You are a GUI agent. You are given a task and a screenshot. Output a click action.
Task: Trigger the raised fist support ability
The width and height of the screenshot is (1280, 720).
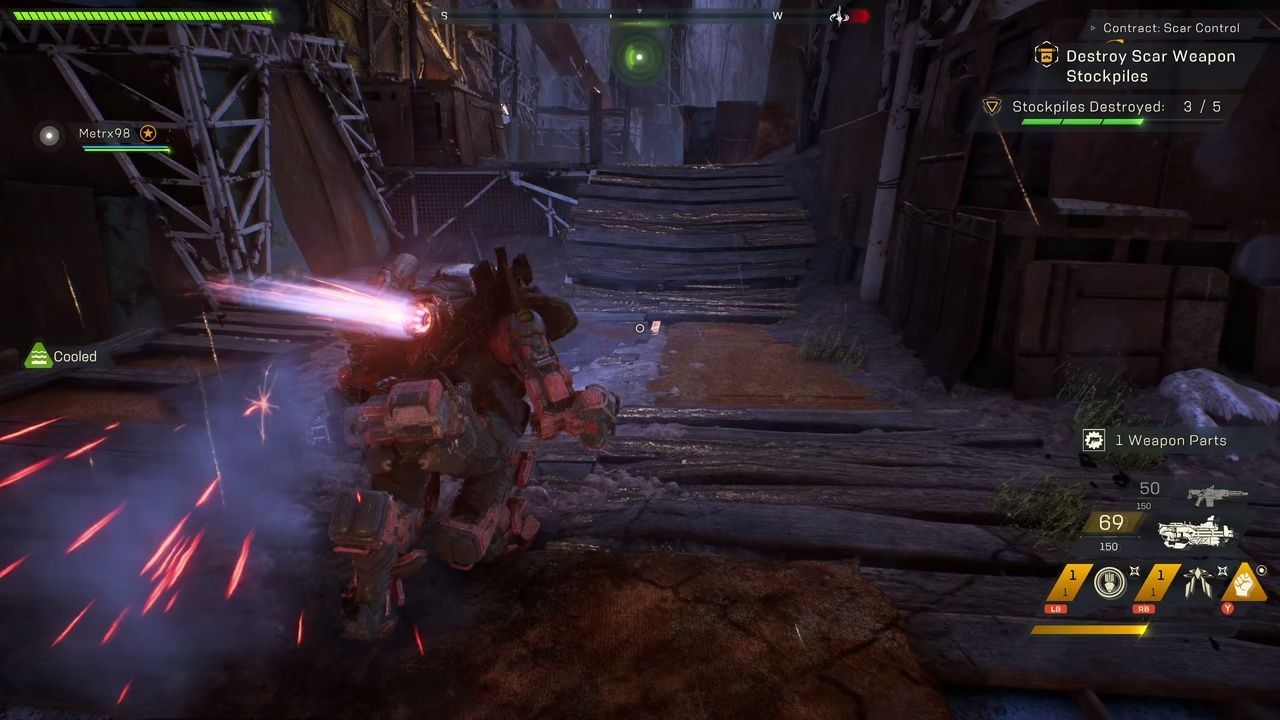1244,581
